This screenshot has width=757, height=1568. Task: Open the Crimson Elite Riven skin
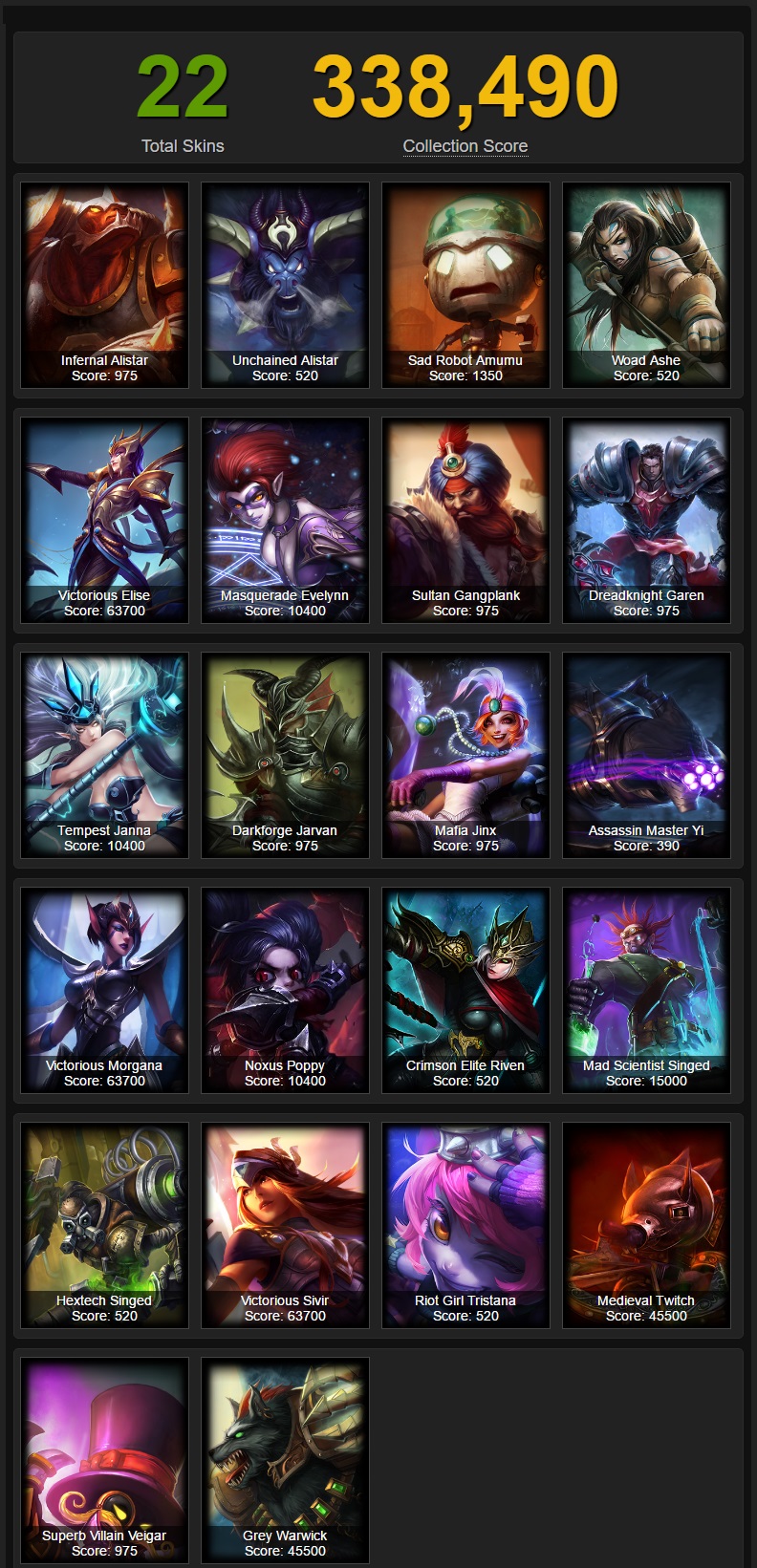465,990
